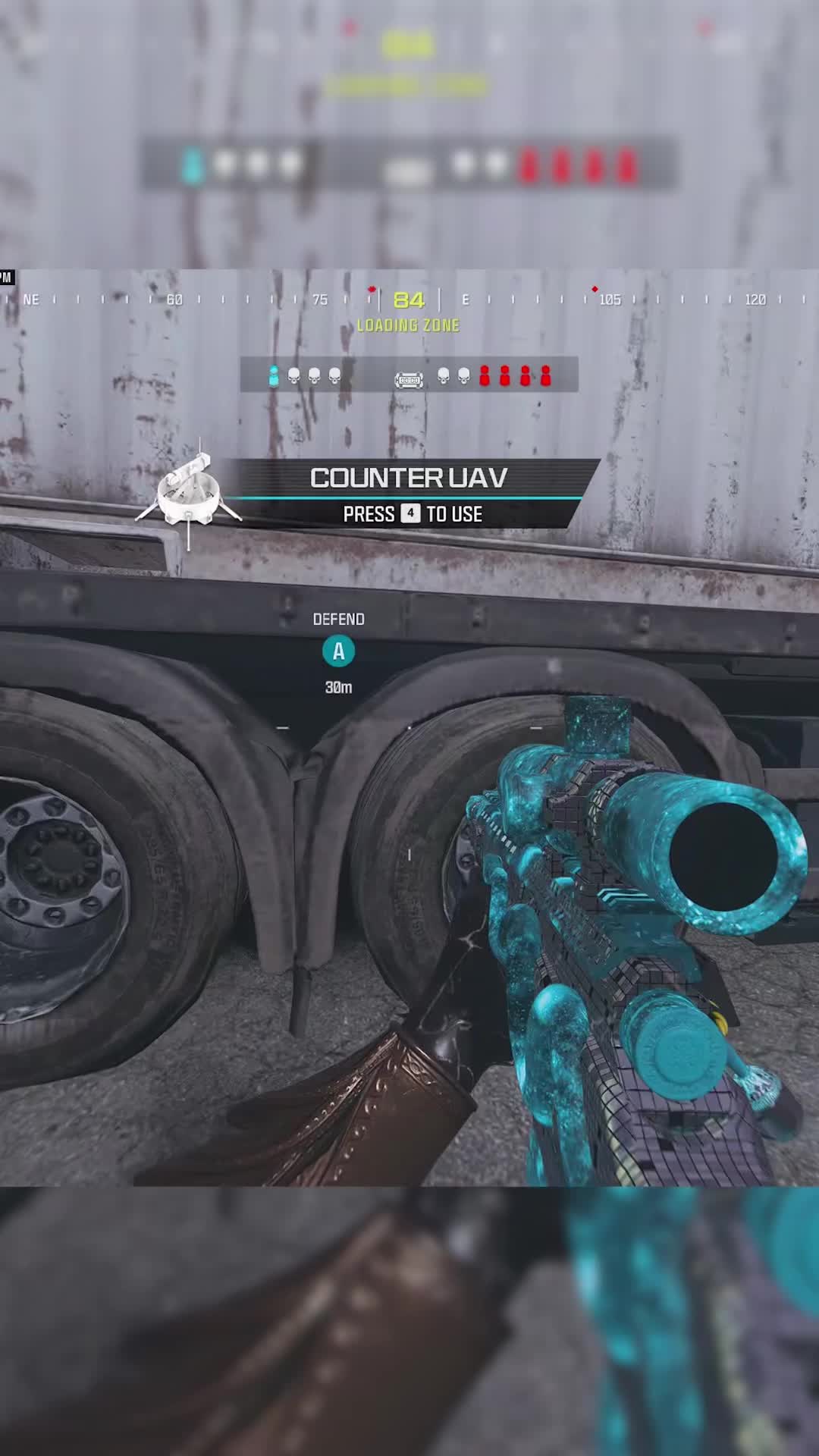The image size is (819, 1456).
Task: Click the bomb timer icon in the scorebar
Action: pos(409,378)
